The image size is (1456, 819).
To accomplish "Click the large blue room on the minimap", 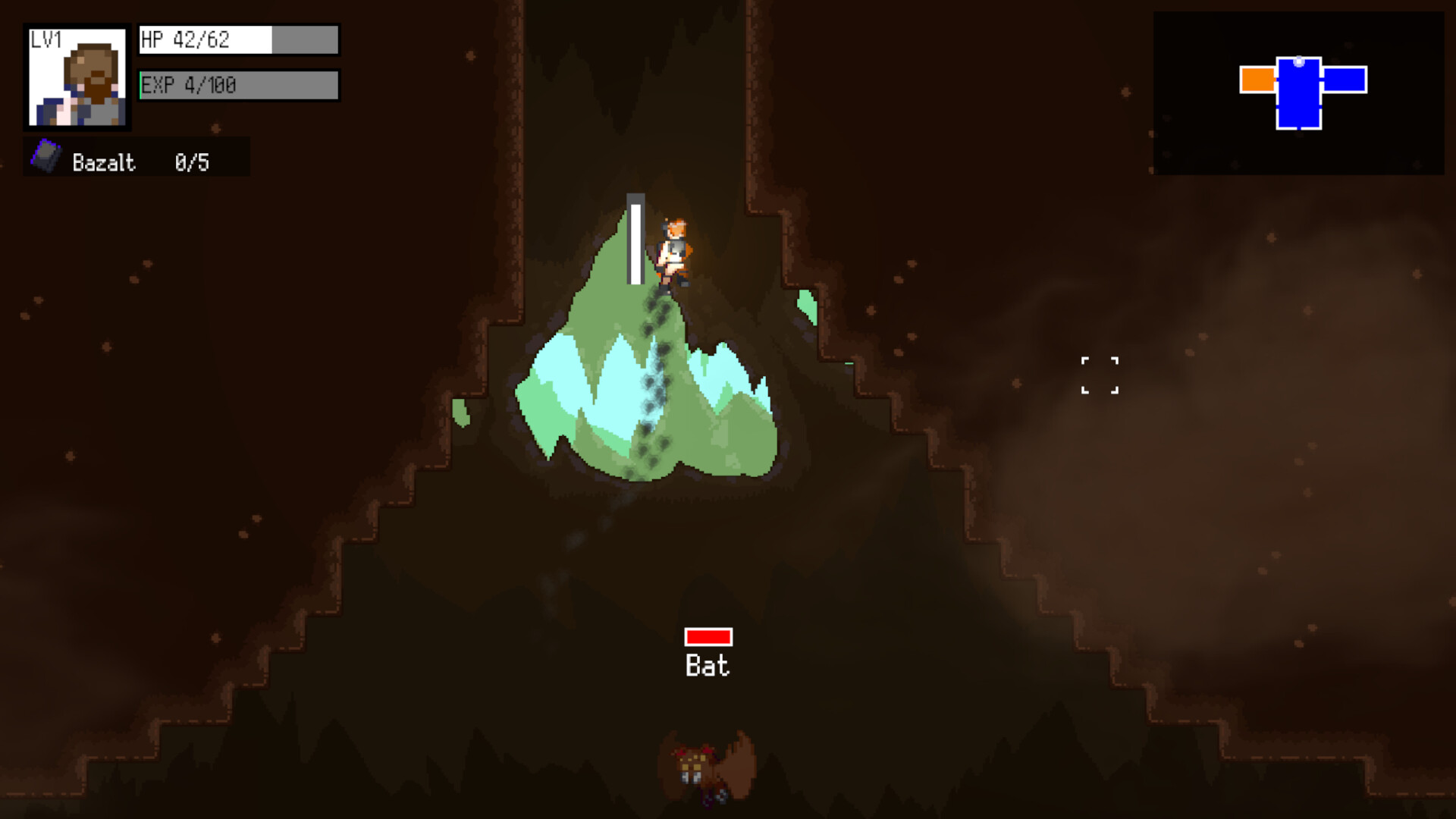I will coord(1298,97).
